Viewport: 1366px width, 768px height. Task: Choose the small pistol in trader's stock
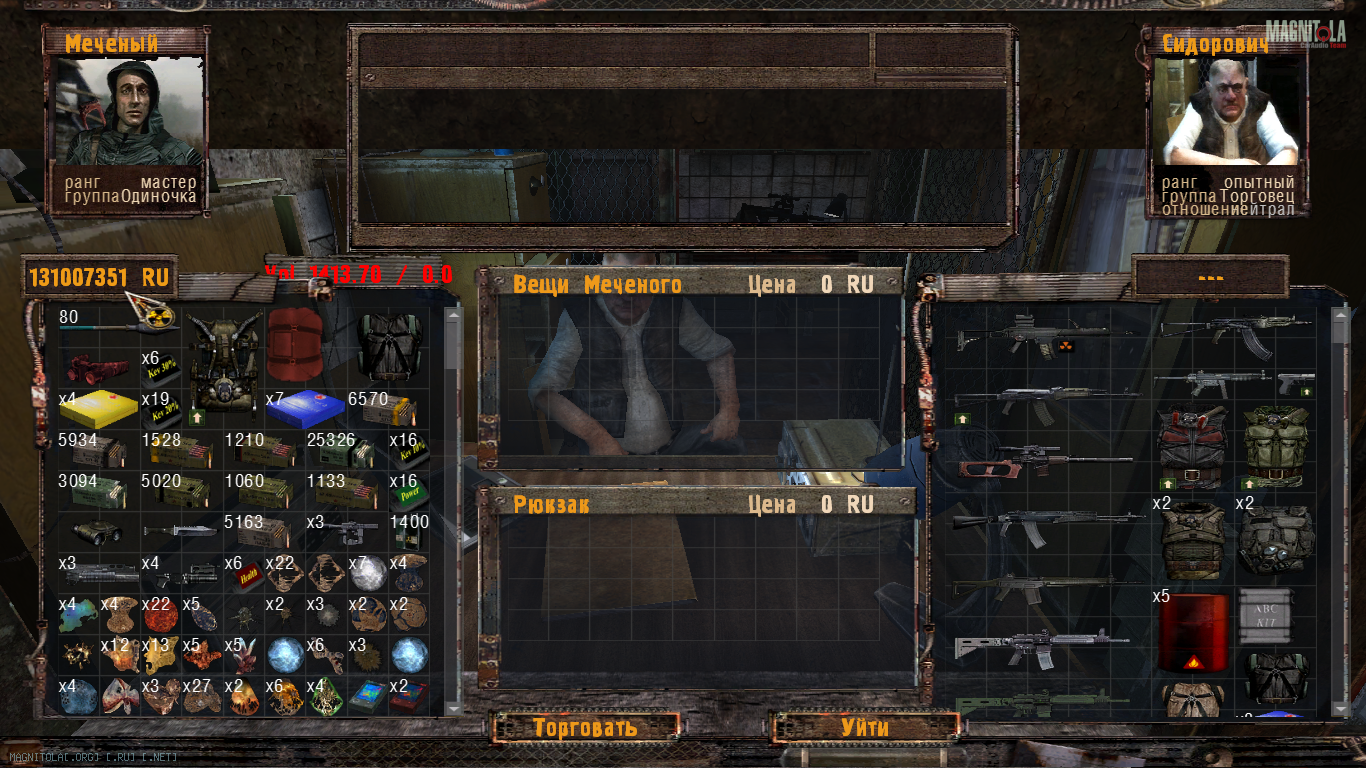click(x=1296, y=382)
